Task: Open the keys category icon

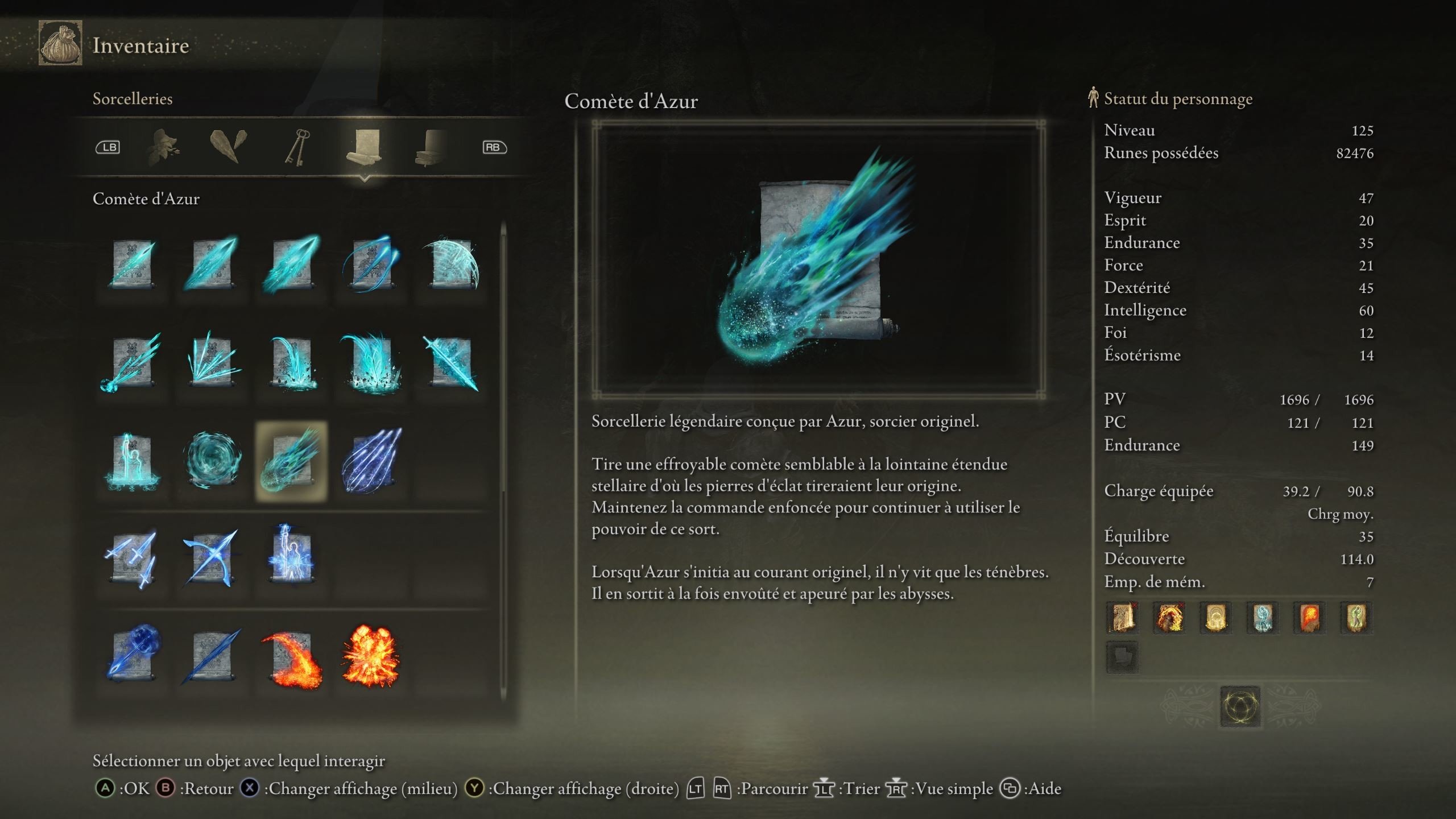Action: pyautogui.click(x=298, y=147)
